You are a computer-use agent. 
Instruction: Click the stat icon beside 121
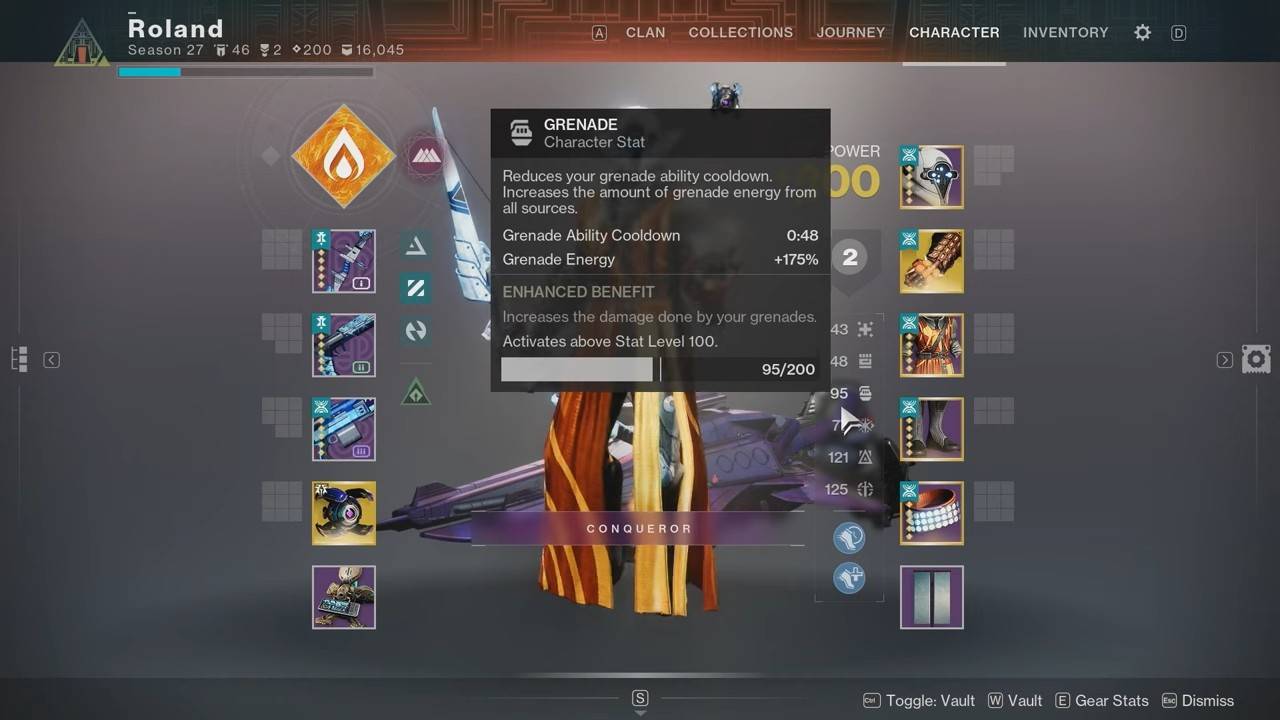tap(866, 457)
